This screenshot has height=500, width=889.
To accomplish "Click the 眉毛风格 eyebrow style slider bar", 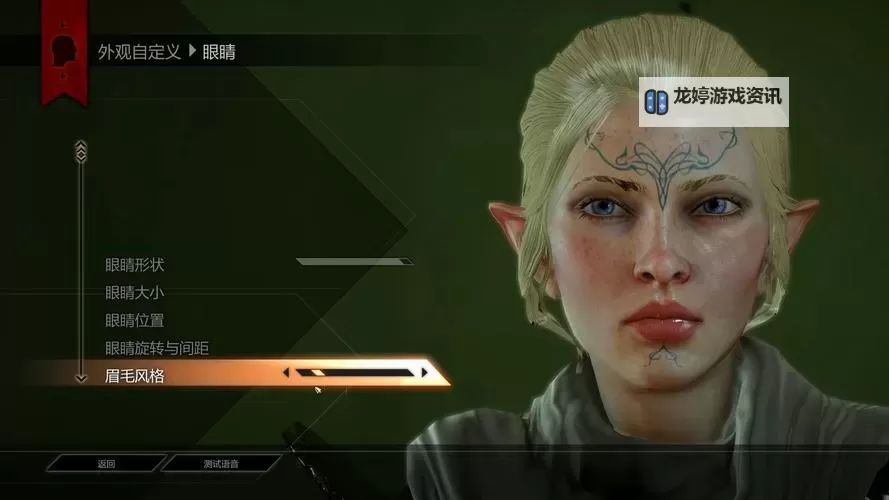I will click(x=355, y=373).
